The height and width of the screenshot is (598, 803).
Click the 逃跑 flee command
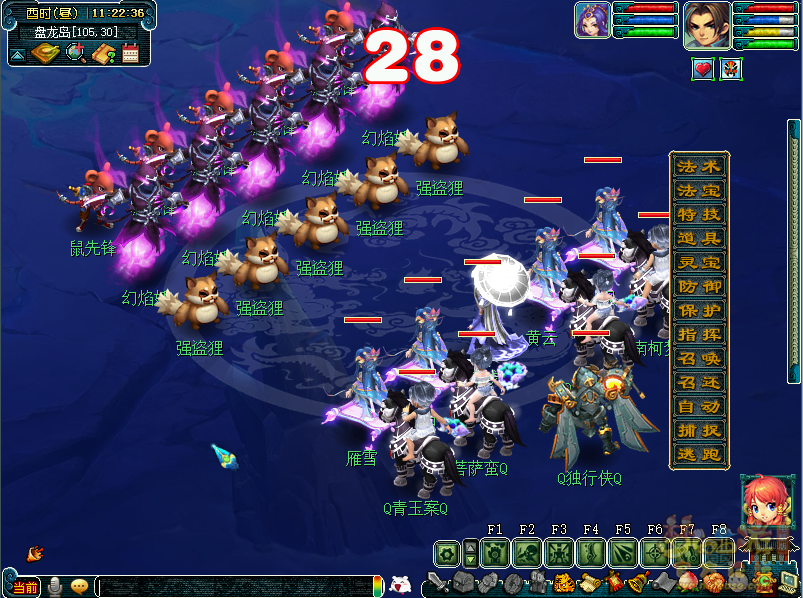tap(698, 454)
